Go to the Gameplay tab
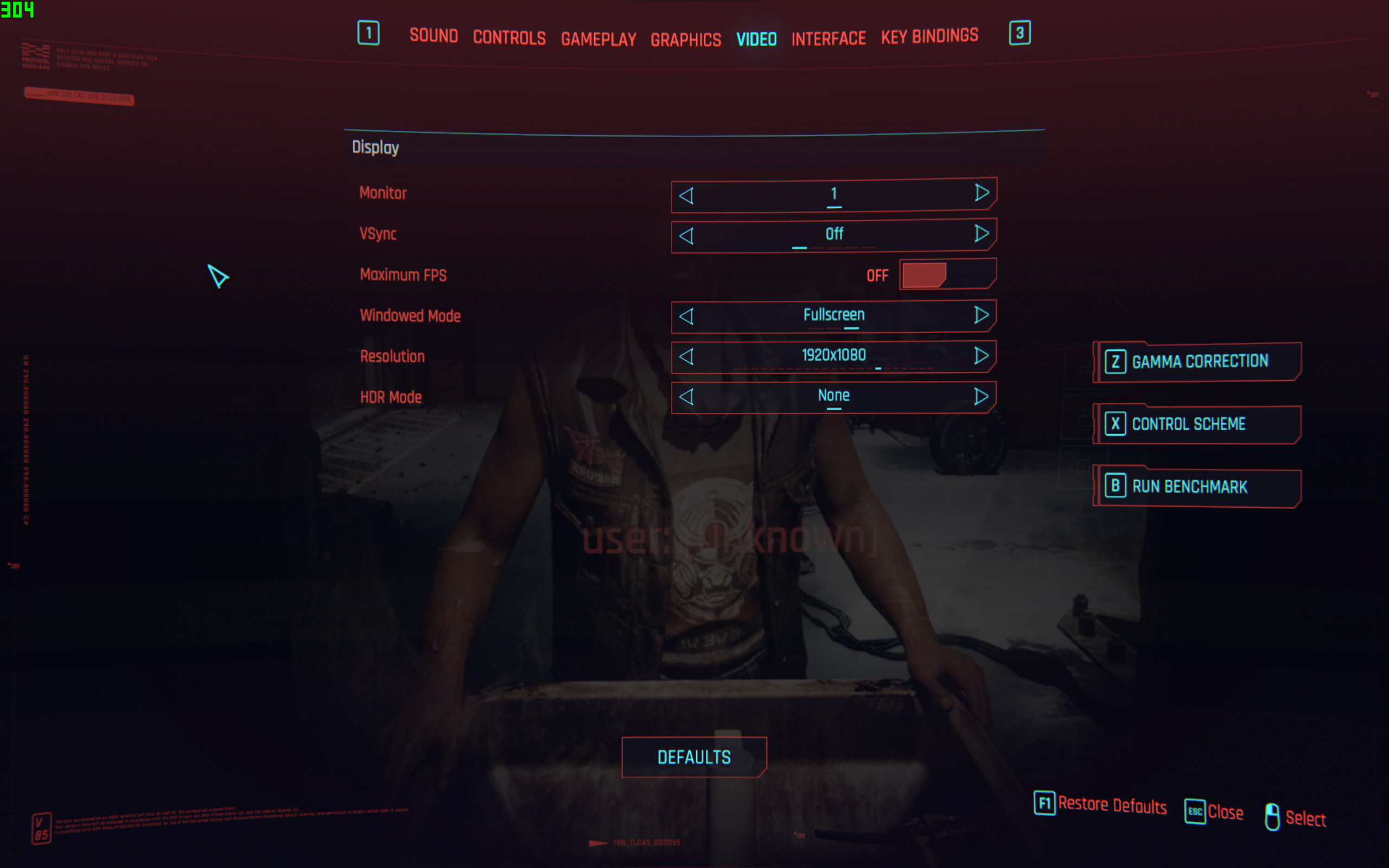This screenshot has height=868, width=1389. (598, 39)
